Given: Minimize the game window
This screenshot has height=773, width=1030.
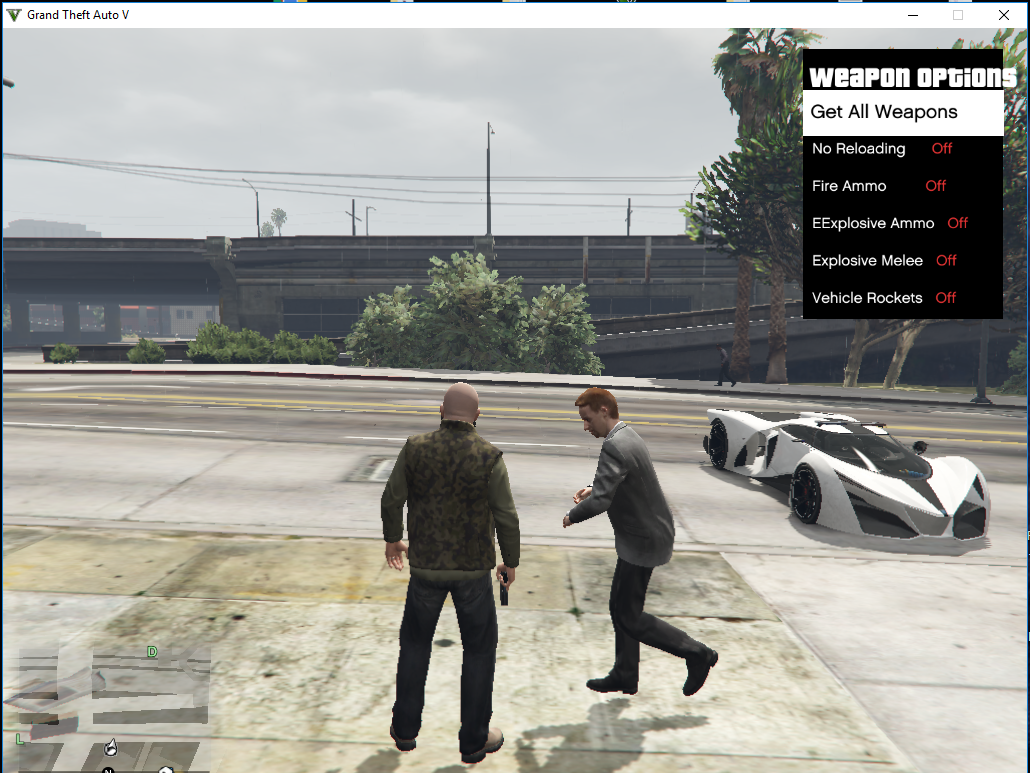Looking at the screenshot, I should tap(912, 15).
